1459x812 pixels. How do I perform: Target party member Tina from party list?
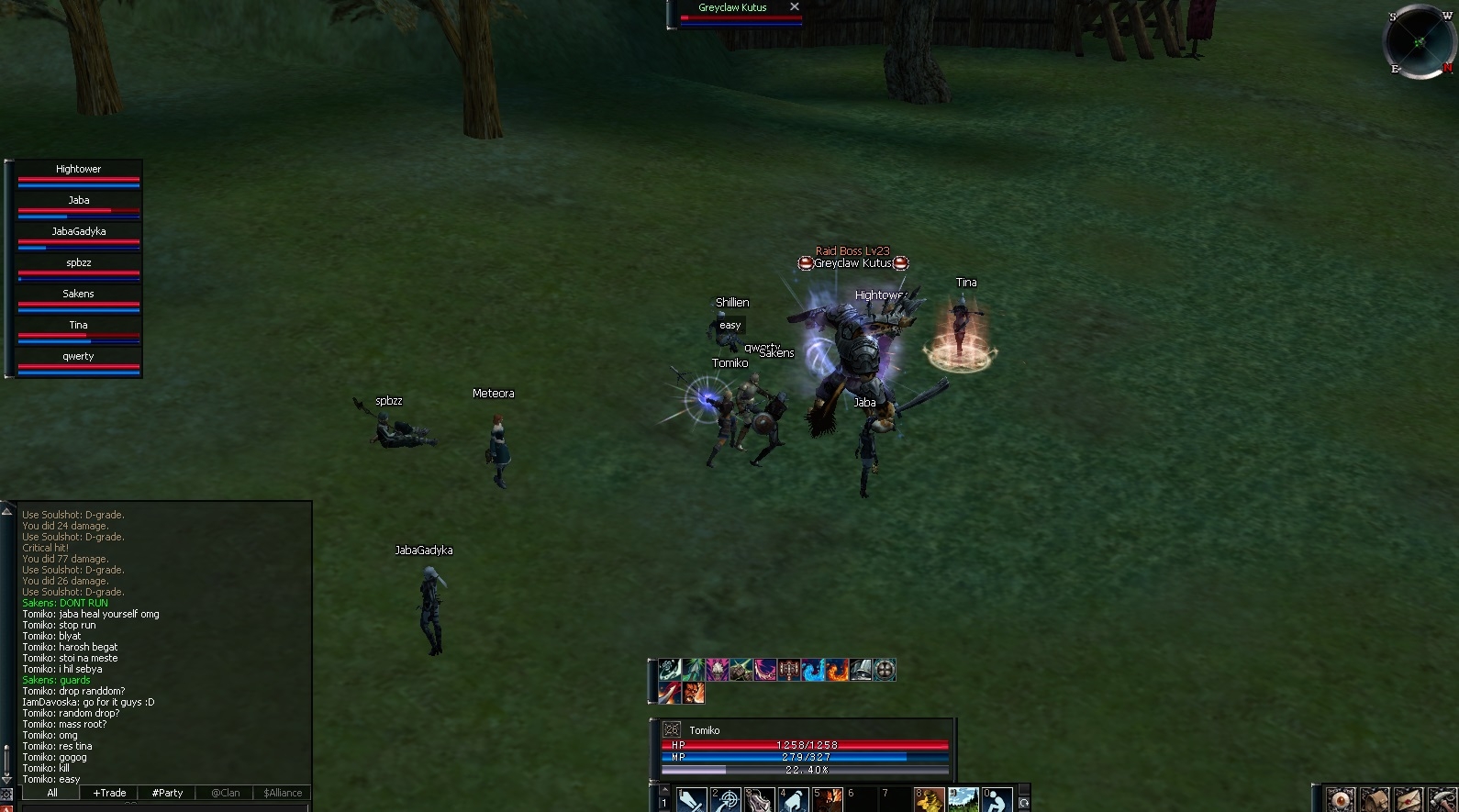[78, 326]
